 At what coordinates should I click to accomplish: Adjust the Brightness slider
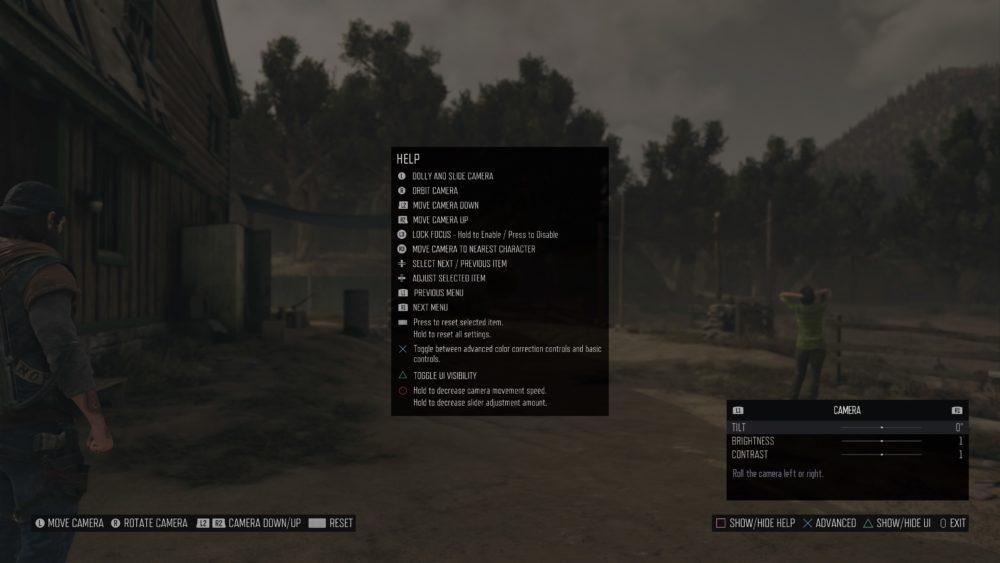click(881, 441)
